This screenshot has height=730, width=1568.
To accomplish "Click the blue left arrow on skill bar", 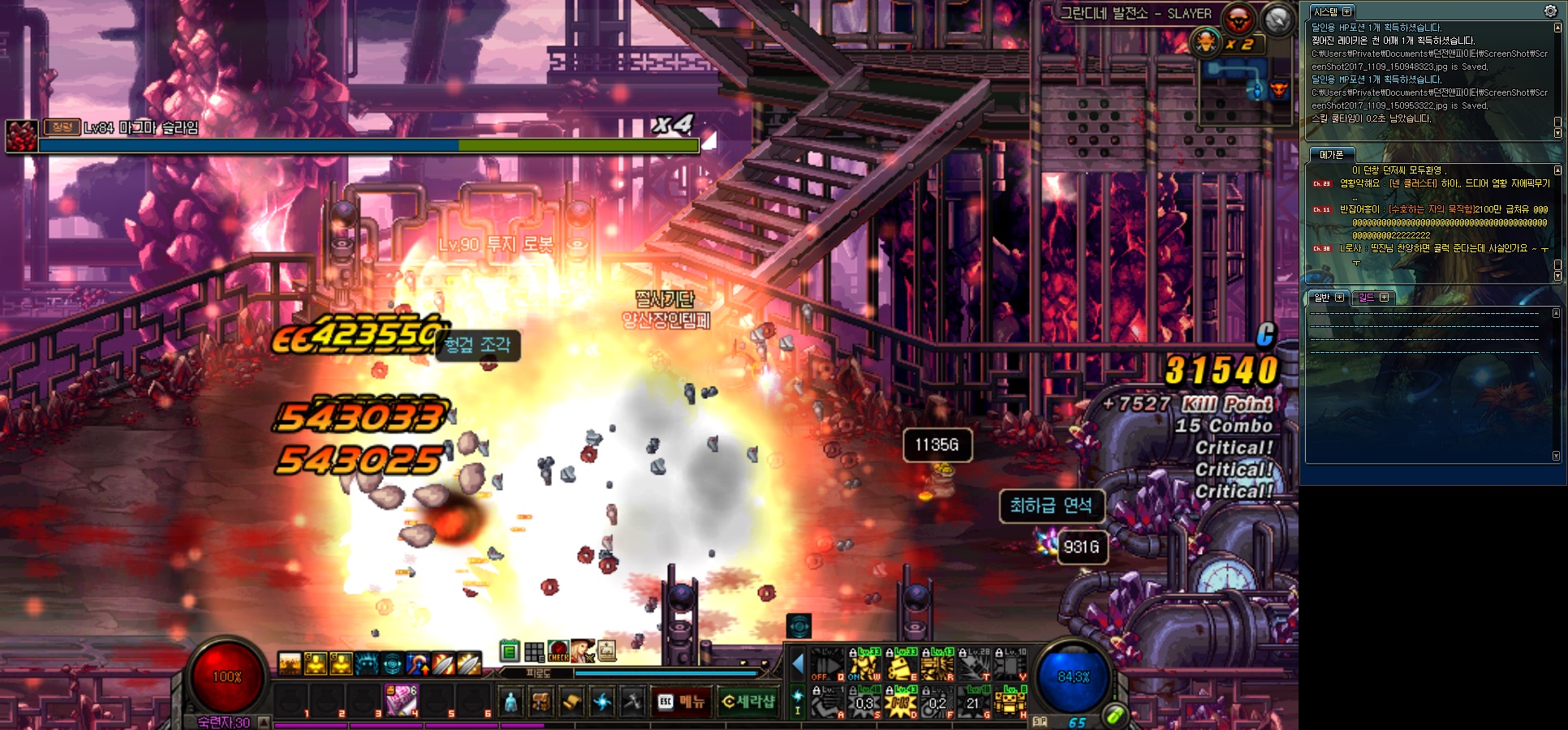I will click(x=797, y=665).
